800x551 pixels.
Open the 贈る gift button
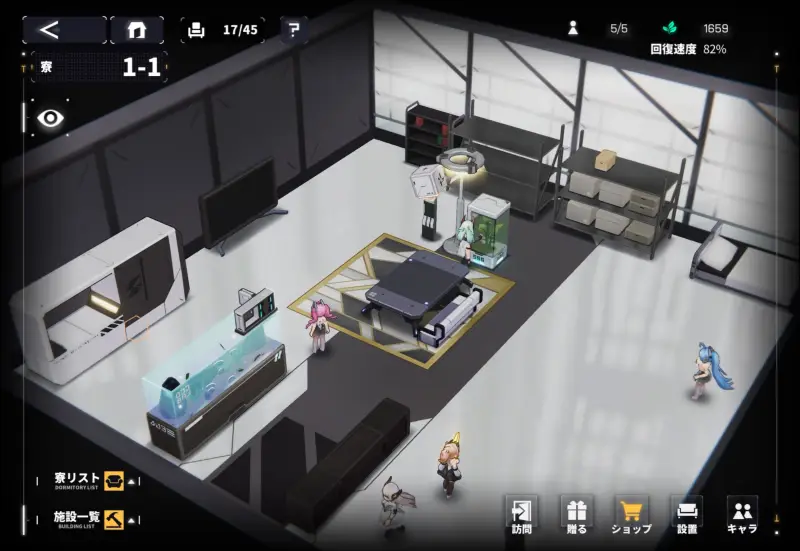(x=576, y=515)
